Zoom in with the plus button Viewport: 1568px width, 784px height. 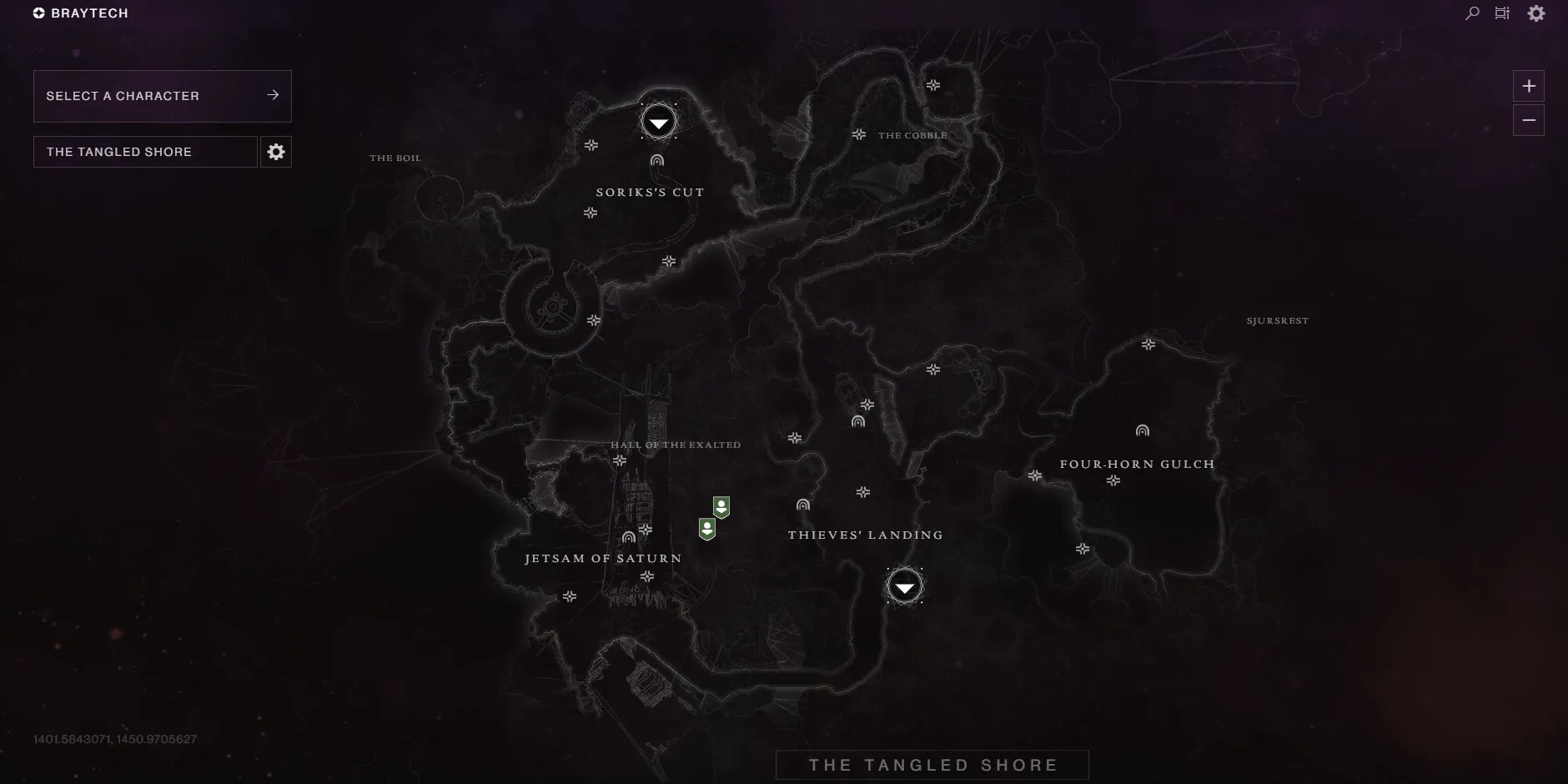[1529, 85]
